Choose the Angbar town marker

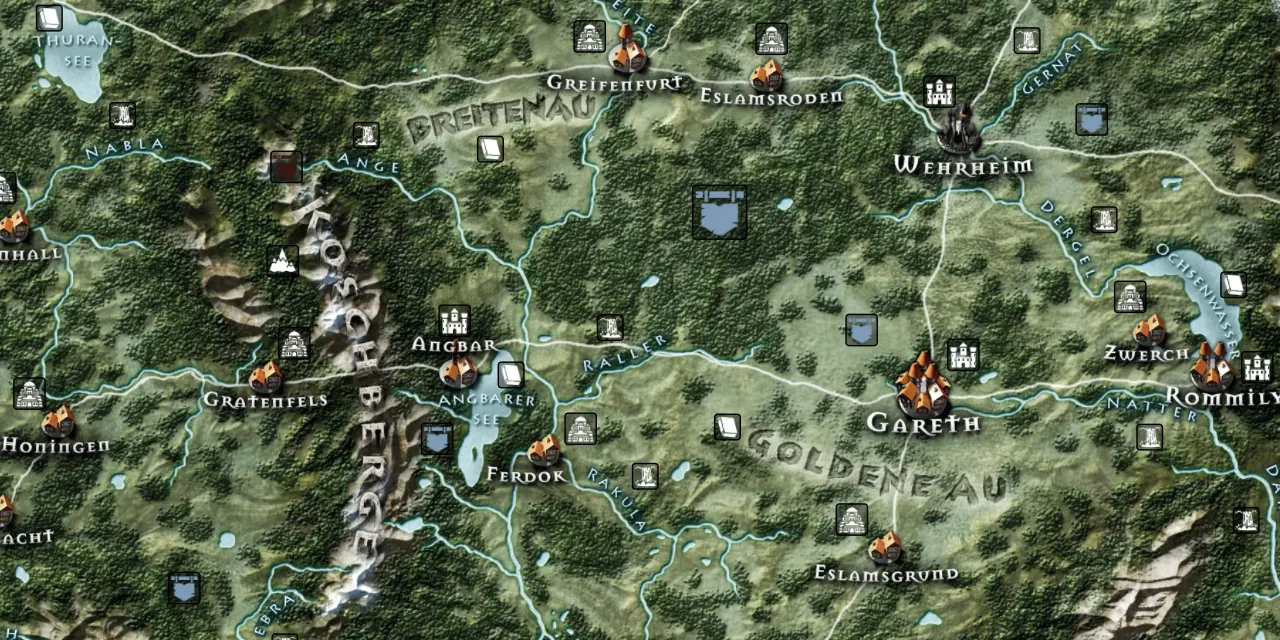point(459,371)
